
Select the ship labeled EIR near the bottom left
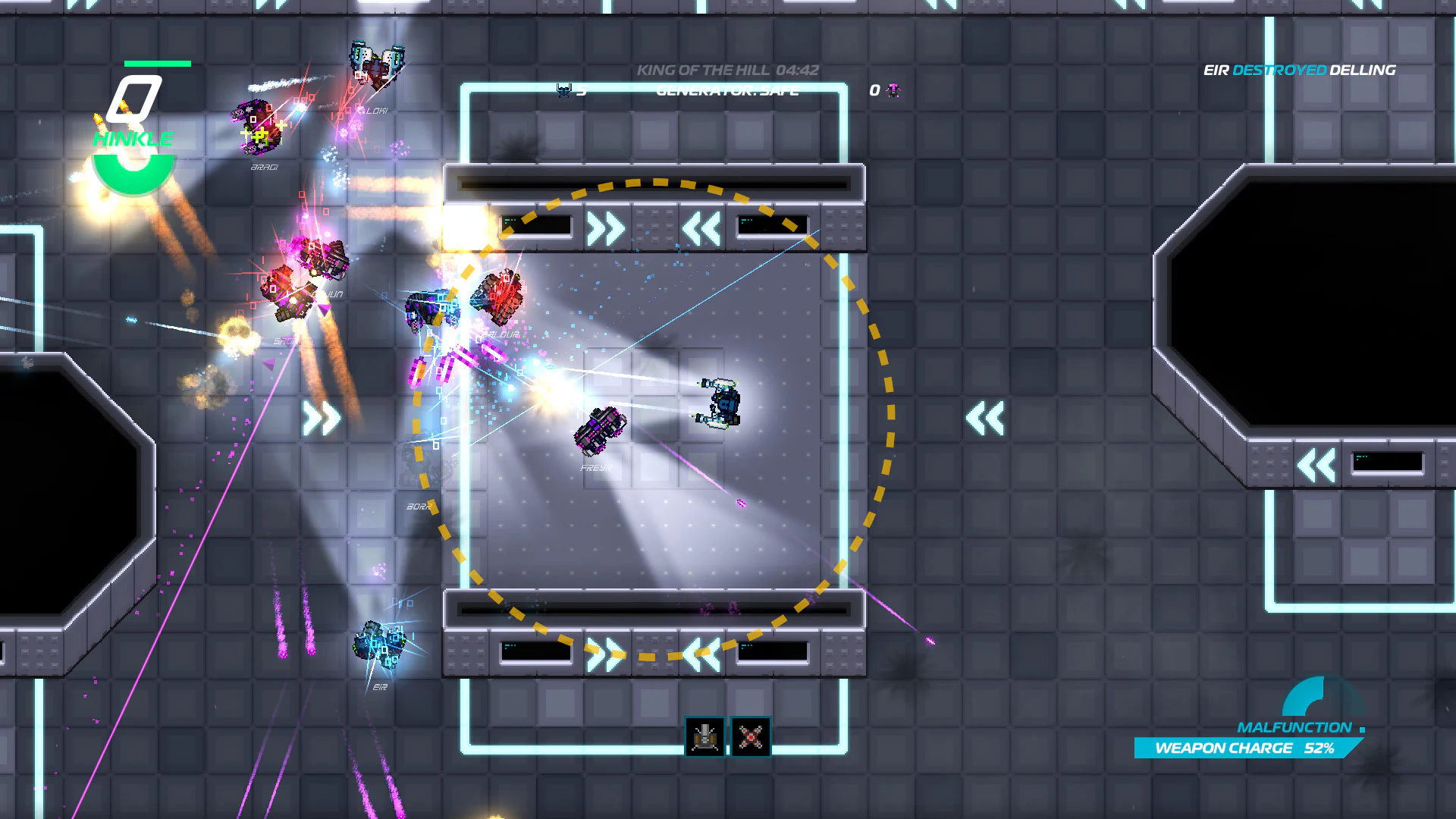pyautogui.click(x=378, y=646)
